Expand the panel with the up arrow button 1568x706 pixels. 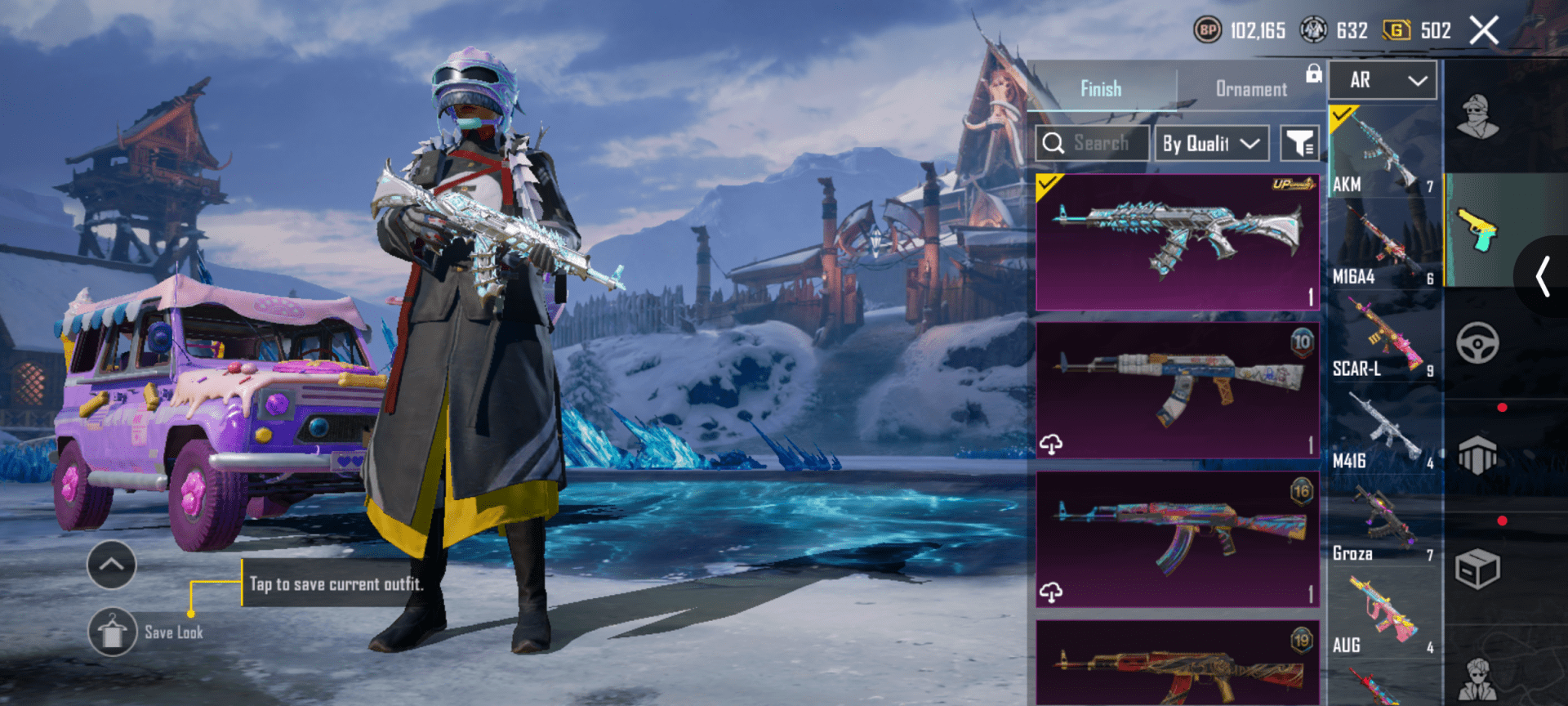(x=111, y=564)
